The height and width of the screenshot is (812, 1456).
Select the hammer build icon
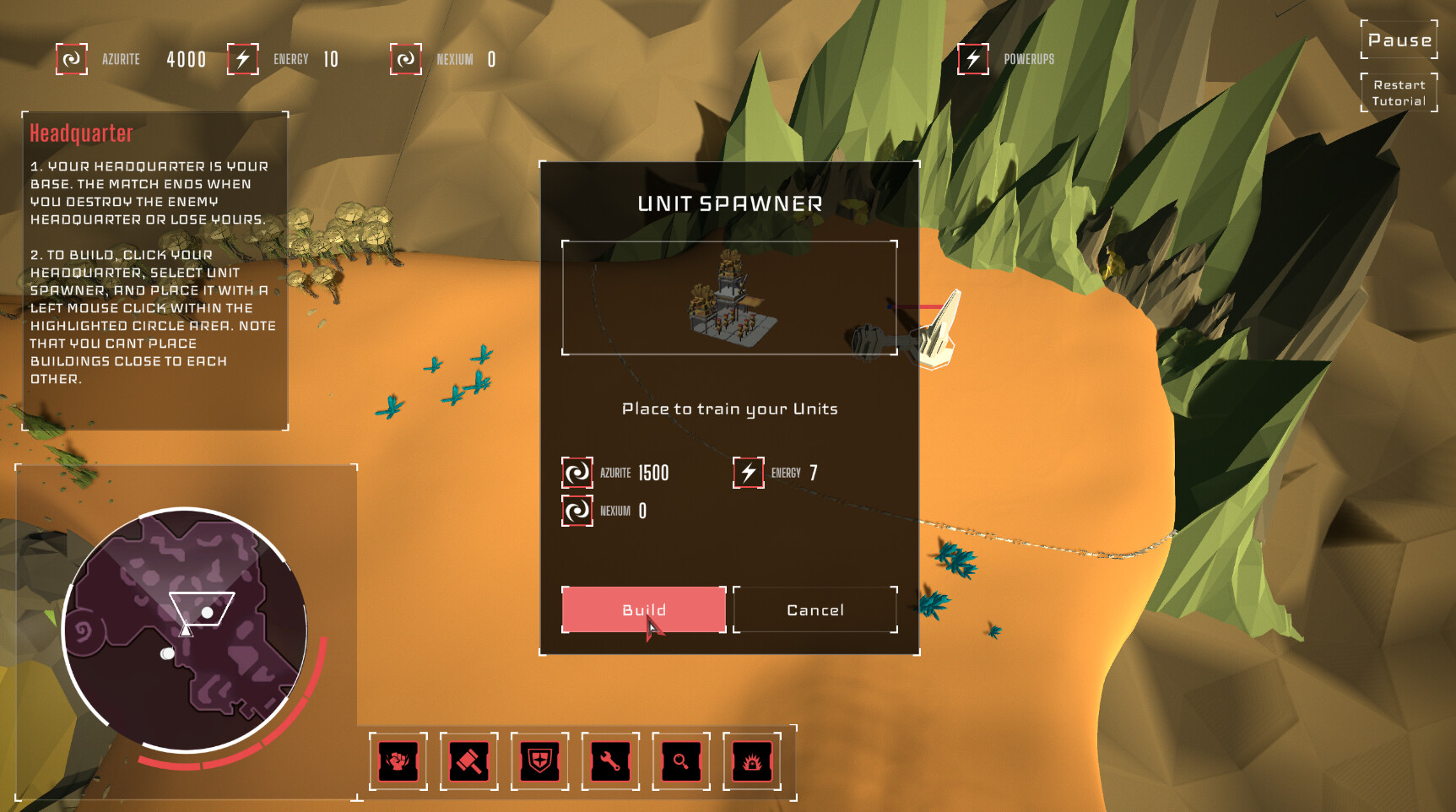(469, 761)
